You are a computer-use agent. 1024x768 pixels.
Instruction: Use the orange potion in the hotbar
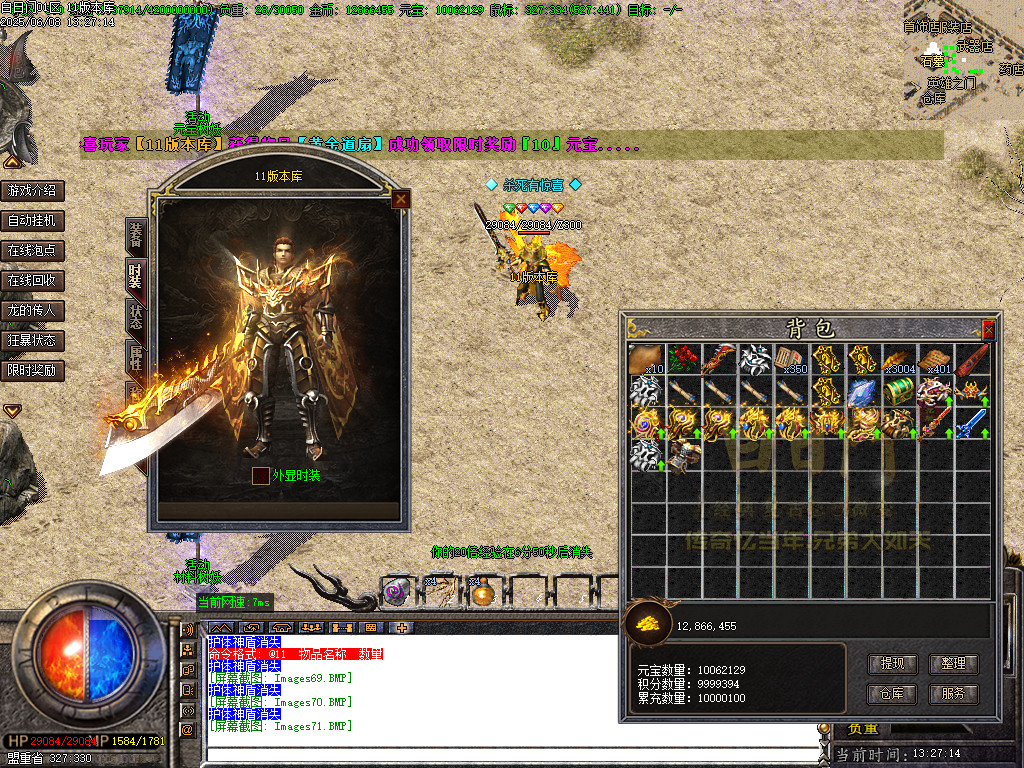[483, 592]
